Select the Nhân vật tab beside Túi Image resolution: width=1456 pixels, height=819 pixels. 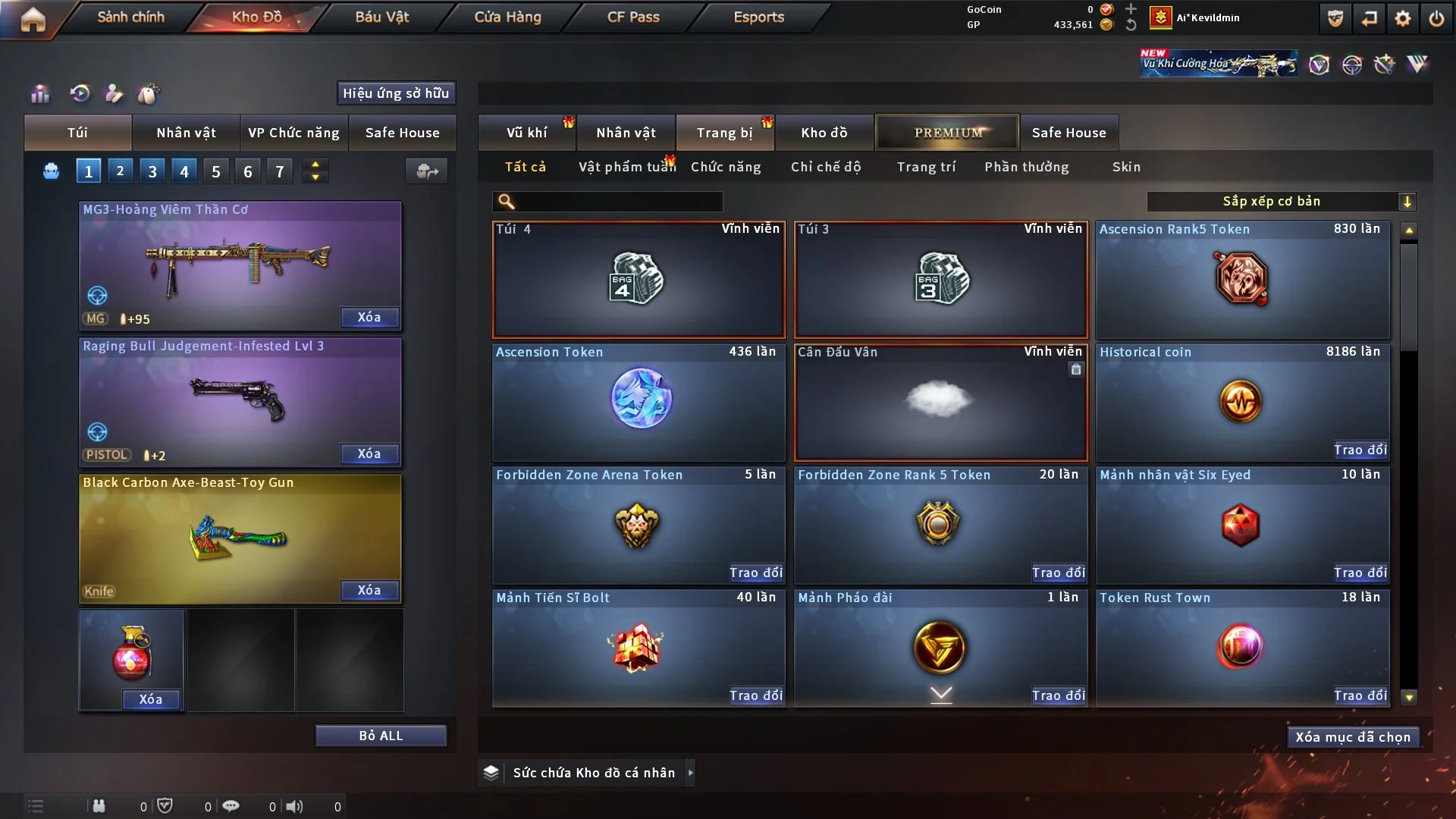(x=186, y=133)
